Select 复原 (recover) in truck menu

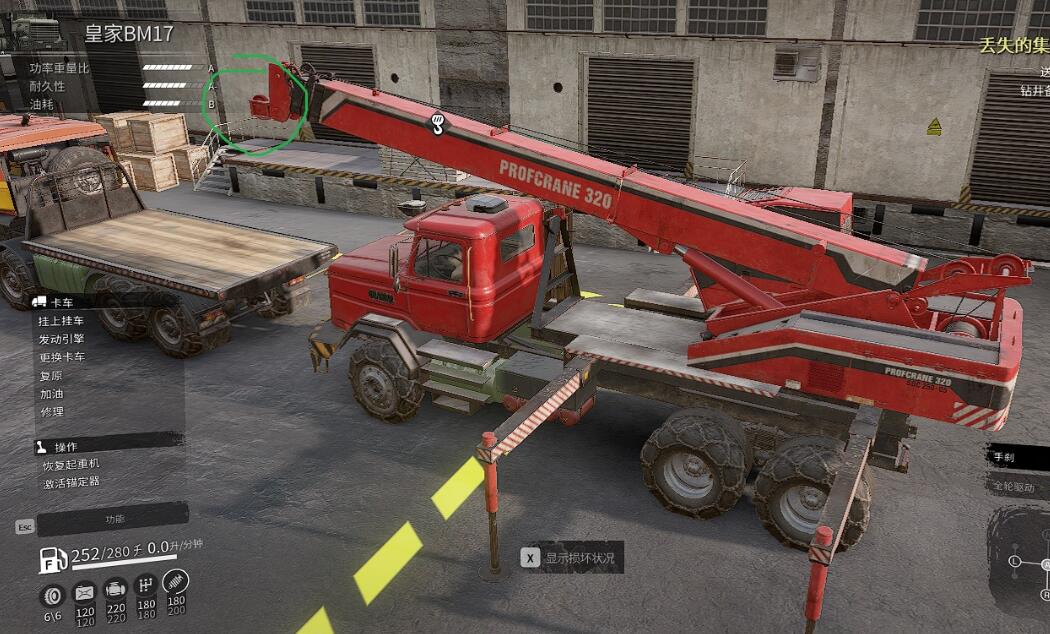51,376
